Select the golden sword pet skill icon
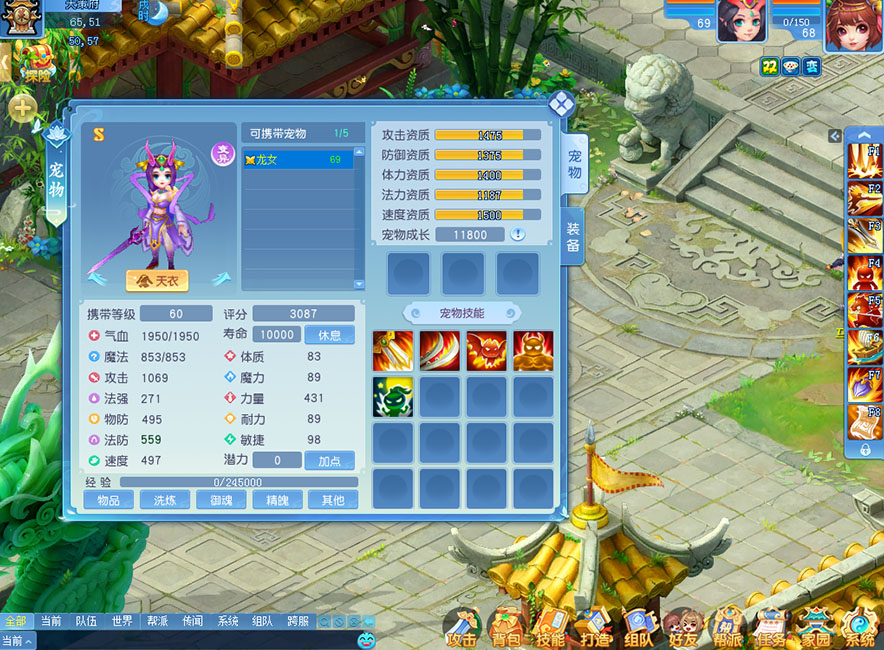 click(393, 351)
